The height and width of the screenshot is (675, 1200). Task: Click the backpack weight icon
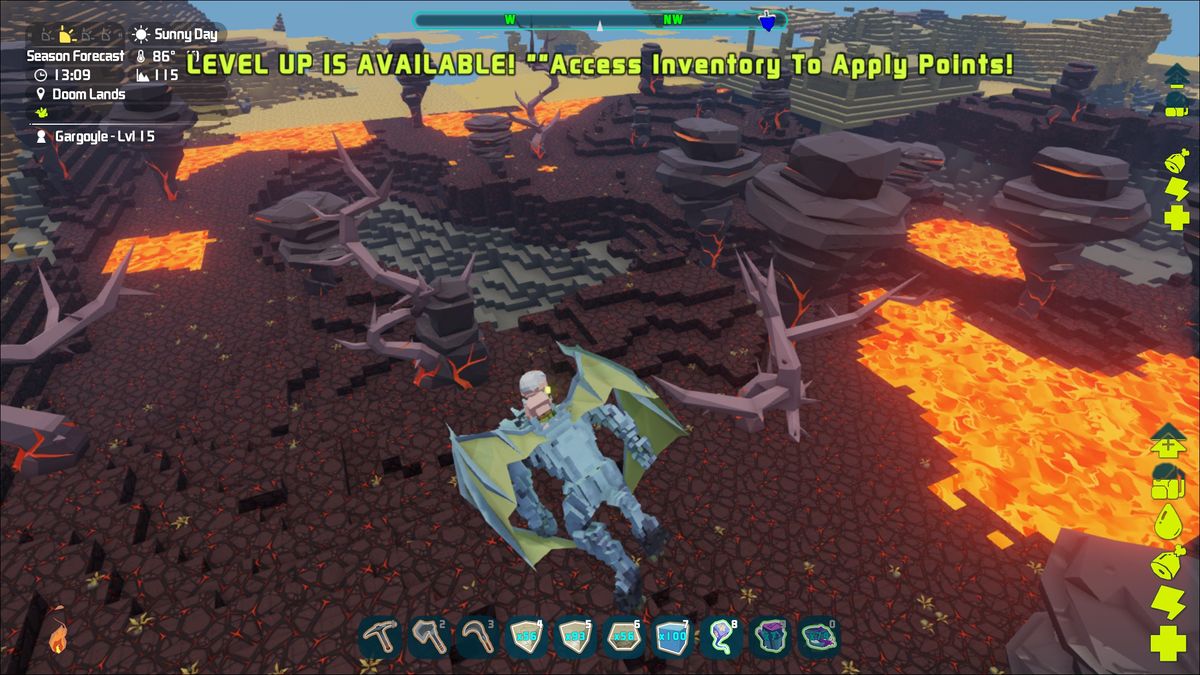click(1167, 481)
